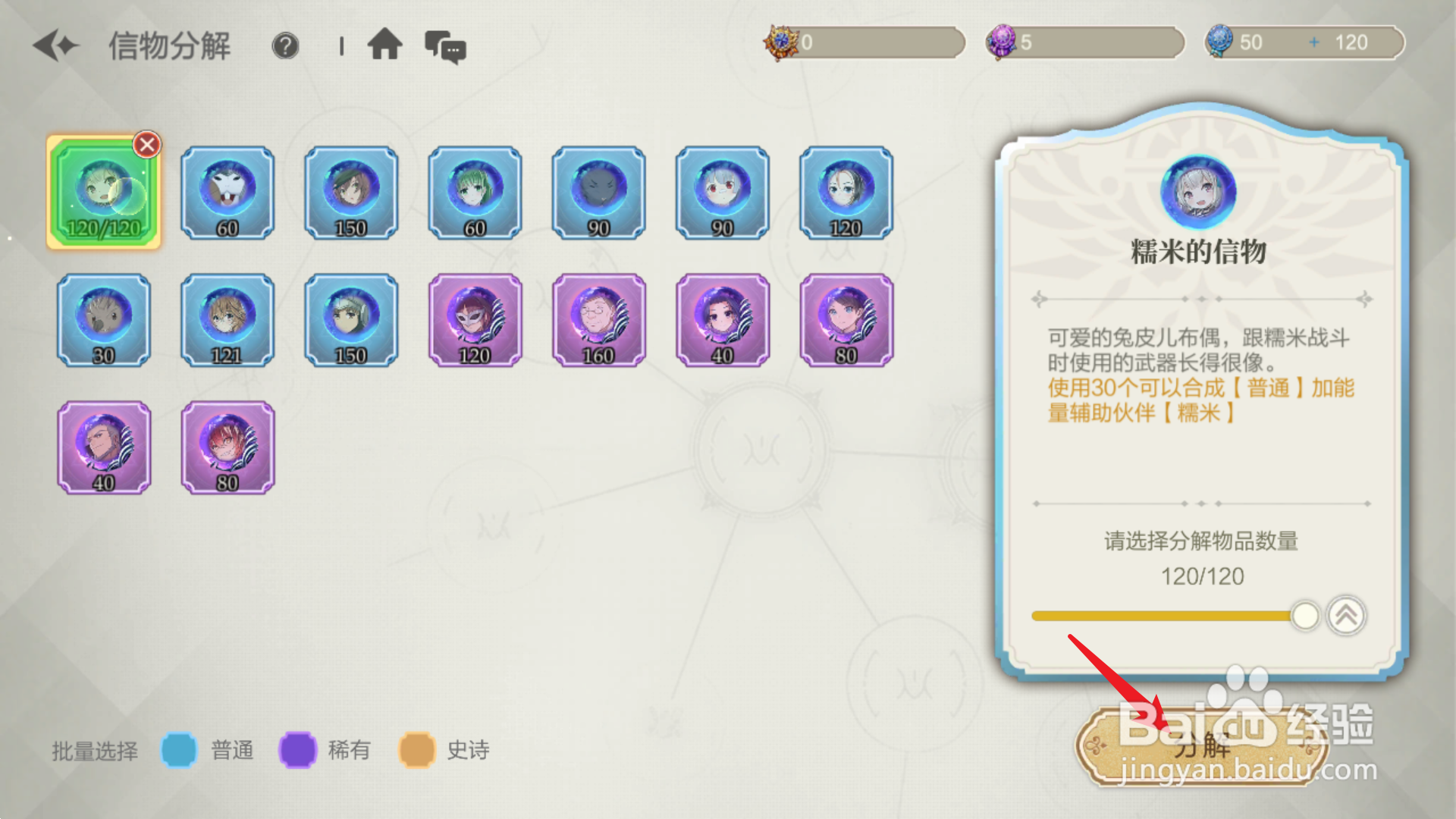
Task: Enable batch select for 普通 blue tokens
Action: pos(180,749)
